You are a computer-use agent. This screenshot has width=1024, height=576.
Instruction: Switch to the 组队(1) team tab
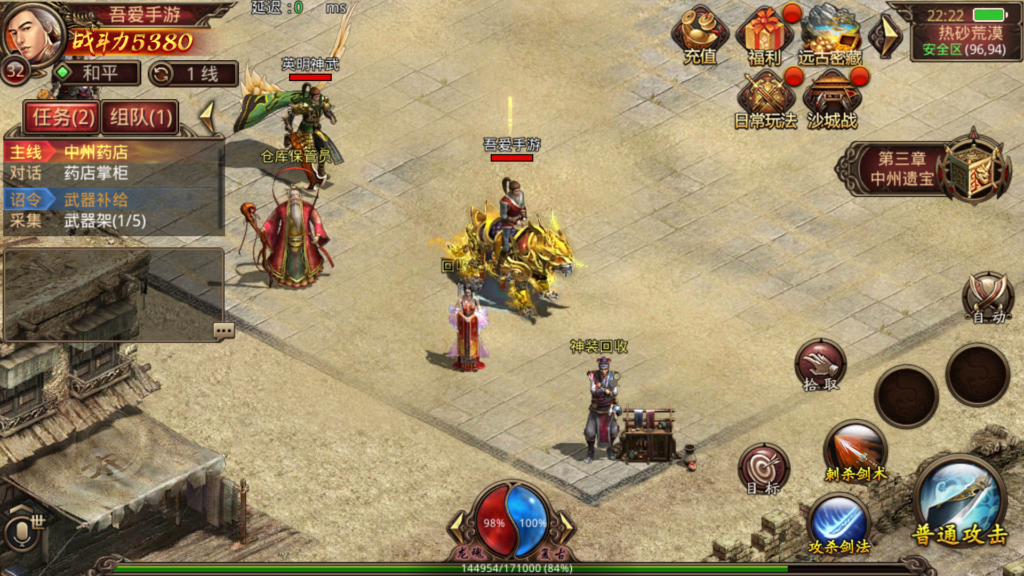click(139, 117)
